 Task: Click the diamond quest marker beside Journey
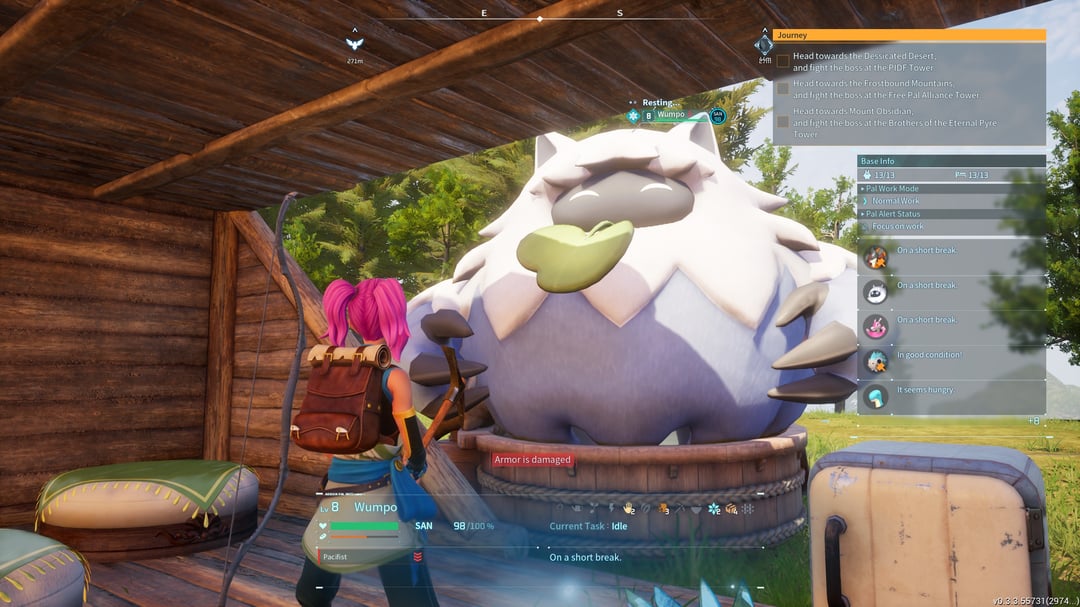pyautogui.click(x=764, y=45)
